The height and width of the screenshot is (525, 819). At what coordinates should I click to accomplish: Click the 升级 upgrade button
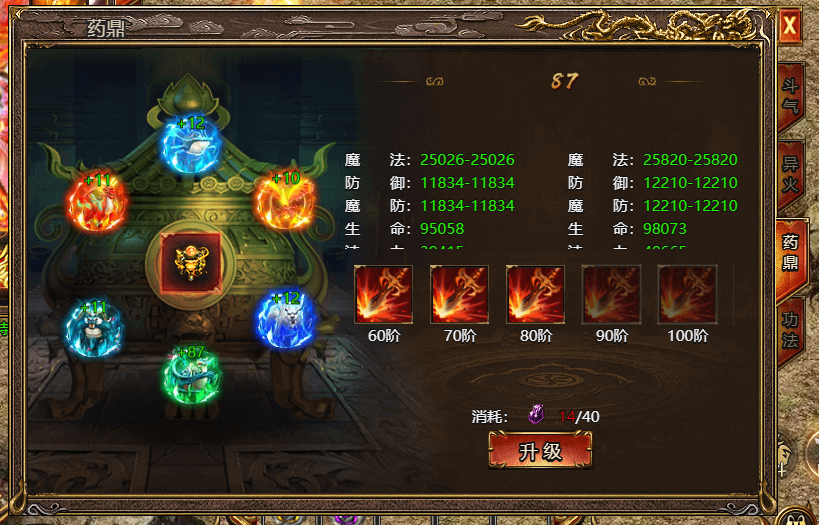[x=540, y=451]
